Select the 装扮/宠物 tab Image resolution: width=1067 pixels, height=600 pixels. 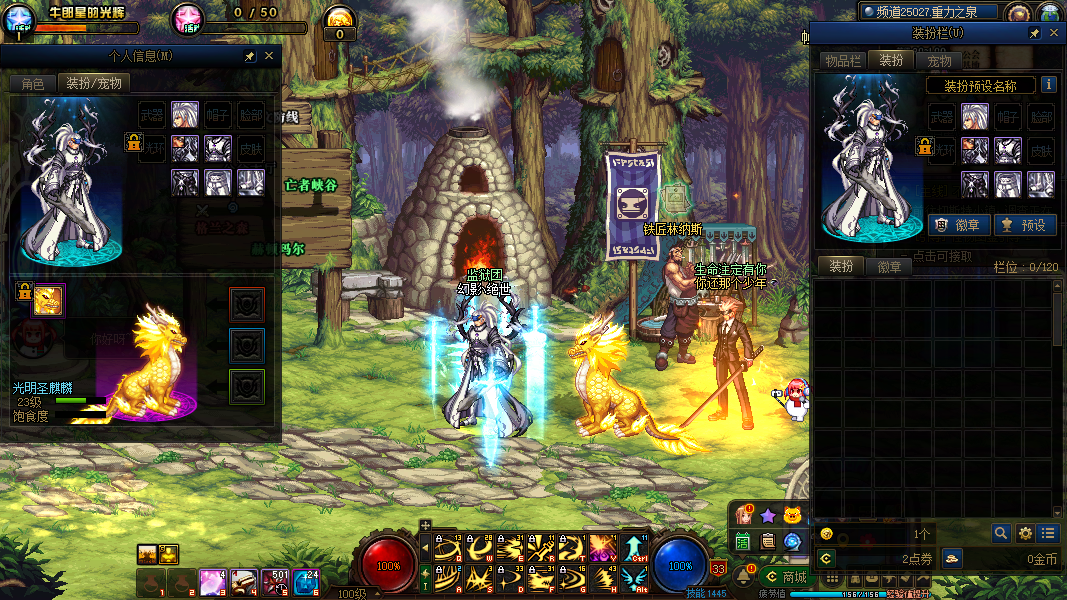click(x=93, y=84)
